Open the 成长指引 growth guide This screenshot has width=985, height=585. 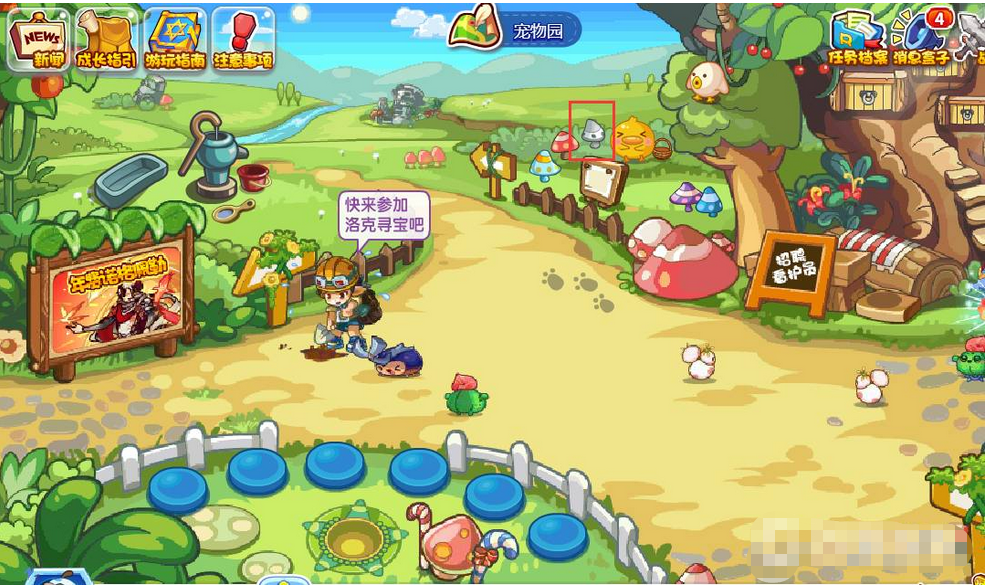click(x=106, y=40)
